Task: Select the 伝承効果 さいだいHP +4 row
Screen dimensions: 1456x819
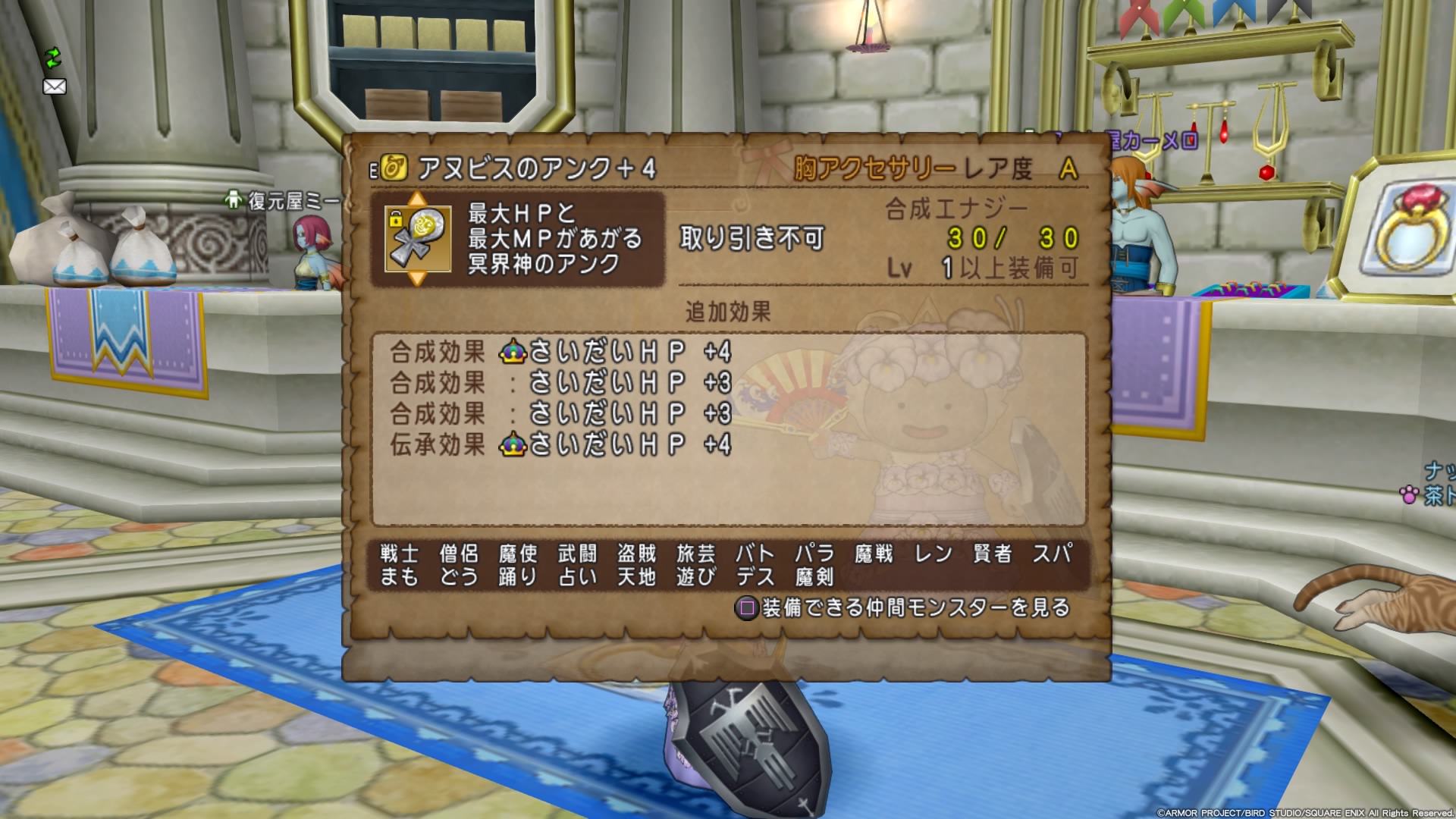Action: pos(560,444)
